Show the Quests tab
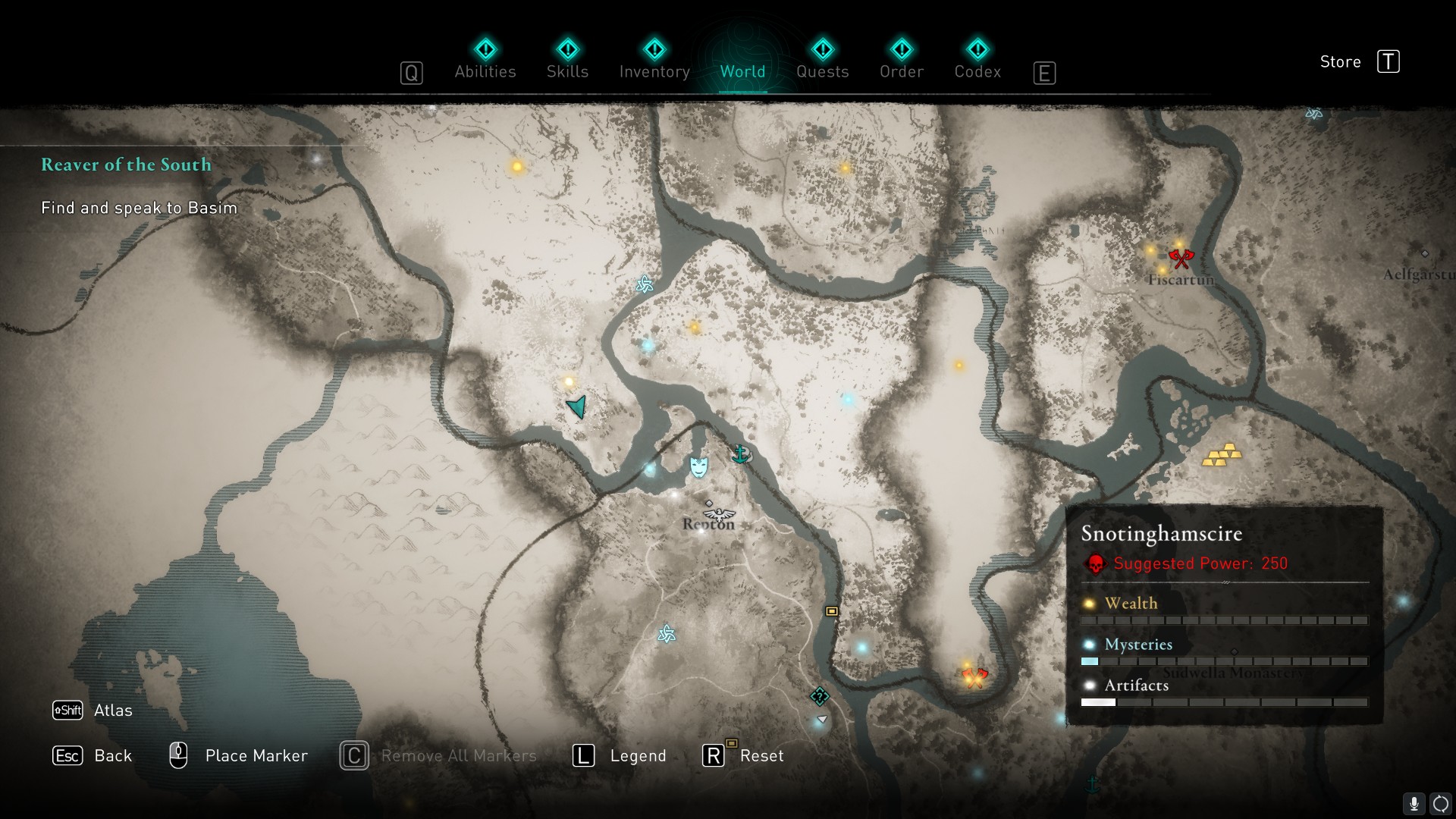Viewport: 1456px width, 819px height. click(822, 71)
